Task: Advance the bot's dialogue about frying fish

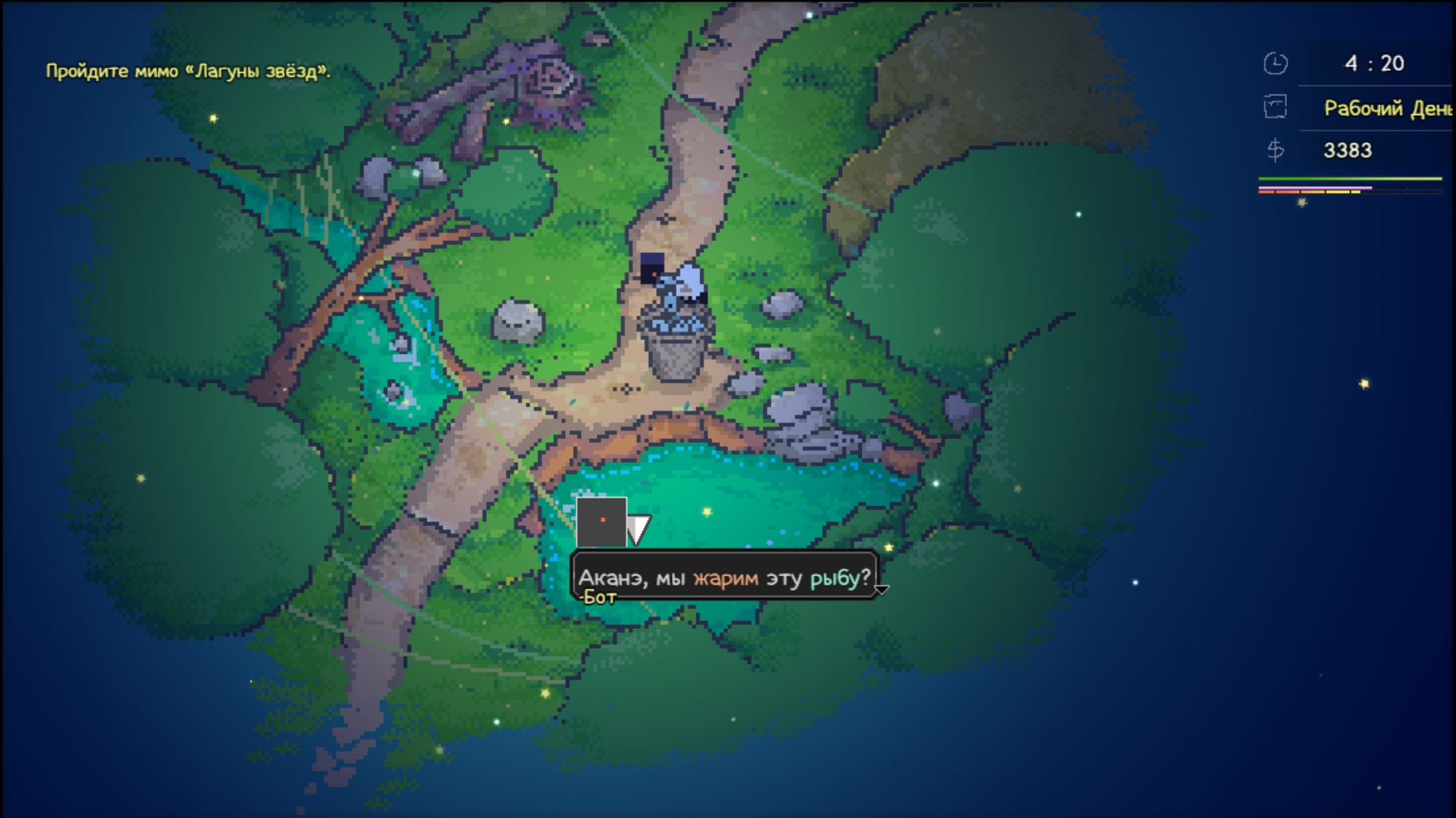Action: click(x=723, y=577)
